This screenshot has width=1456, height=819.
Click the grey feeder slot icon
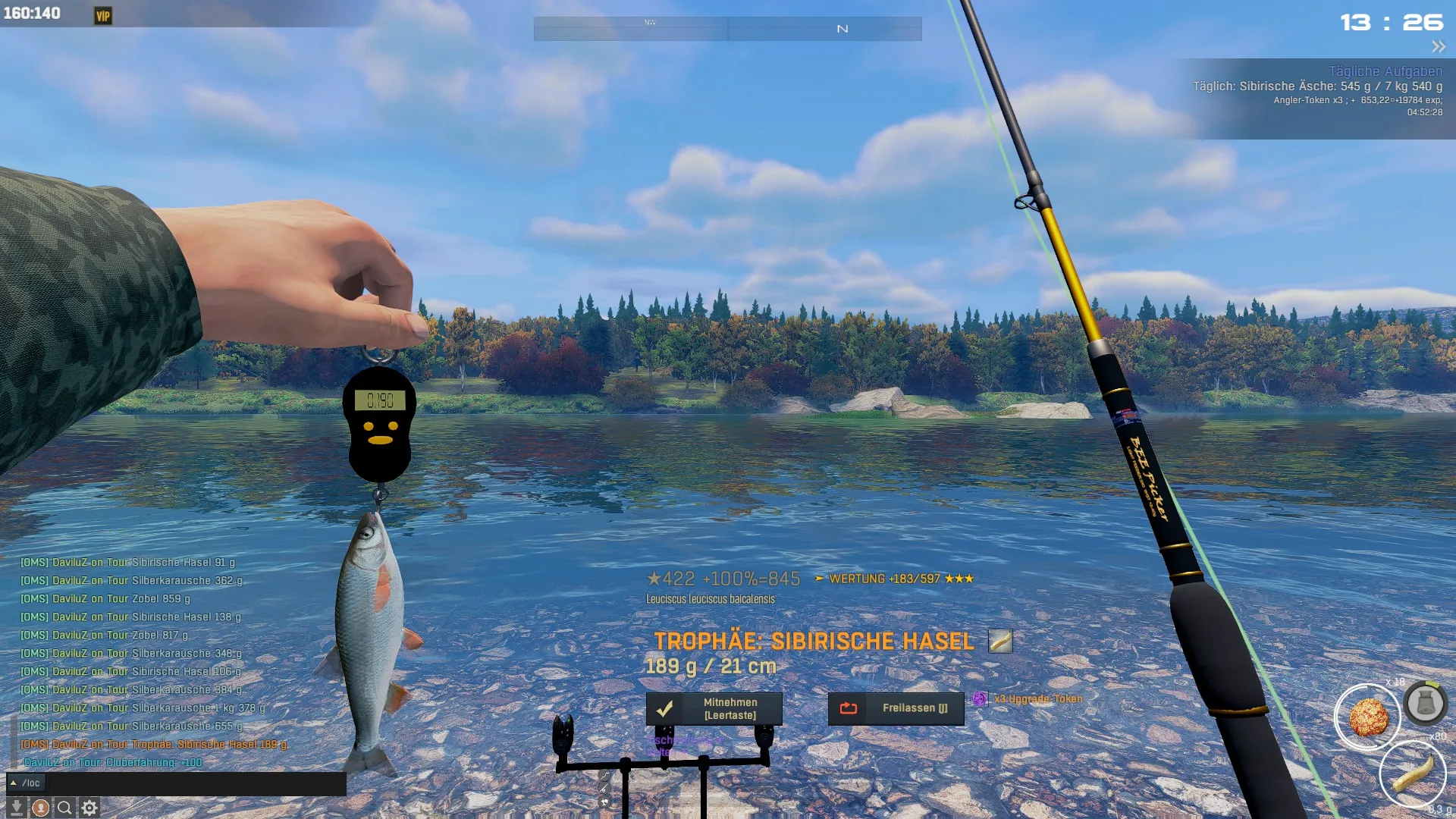(x=1425, y=703)
